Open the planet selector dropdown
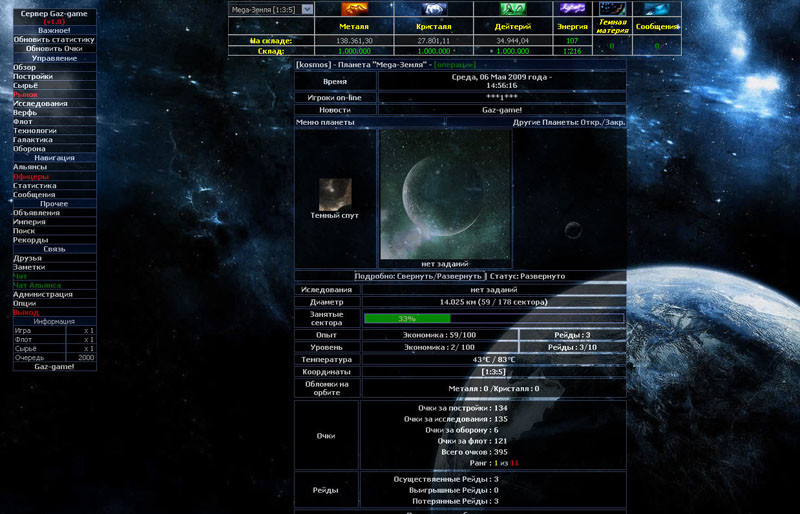Screen dimensions: 800x514 (x=307, y=9)
